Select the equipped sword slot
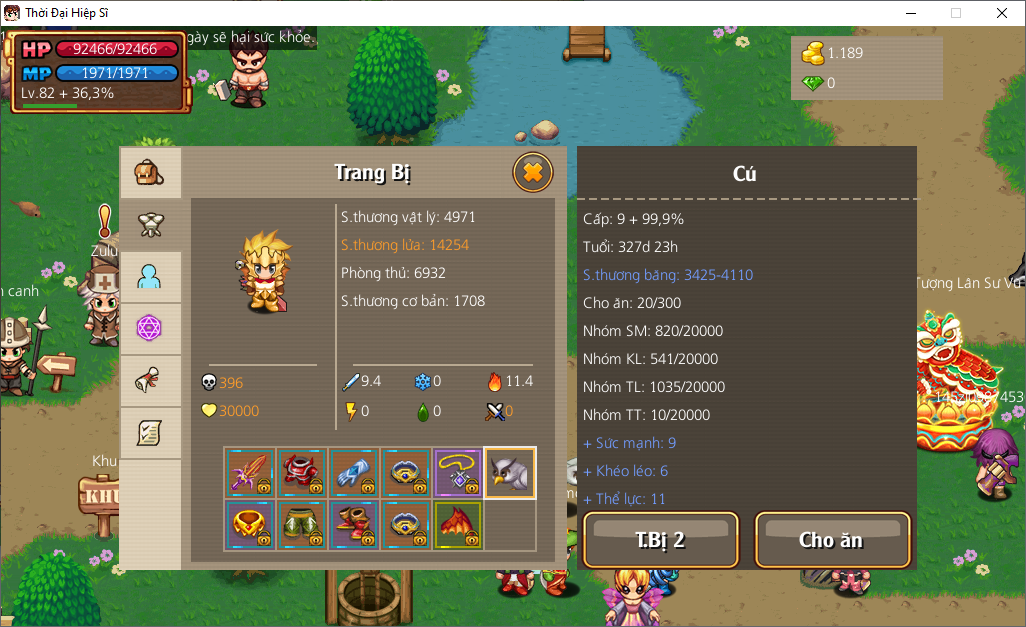The image size is (1026, 627). click(250, 473)
